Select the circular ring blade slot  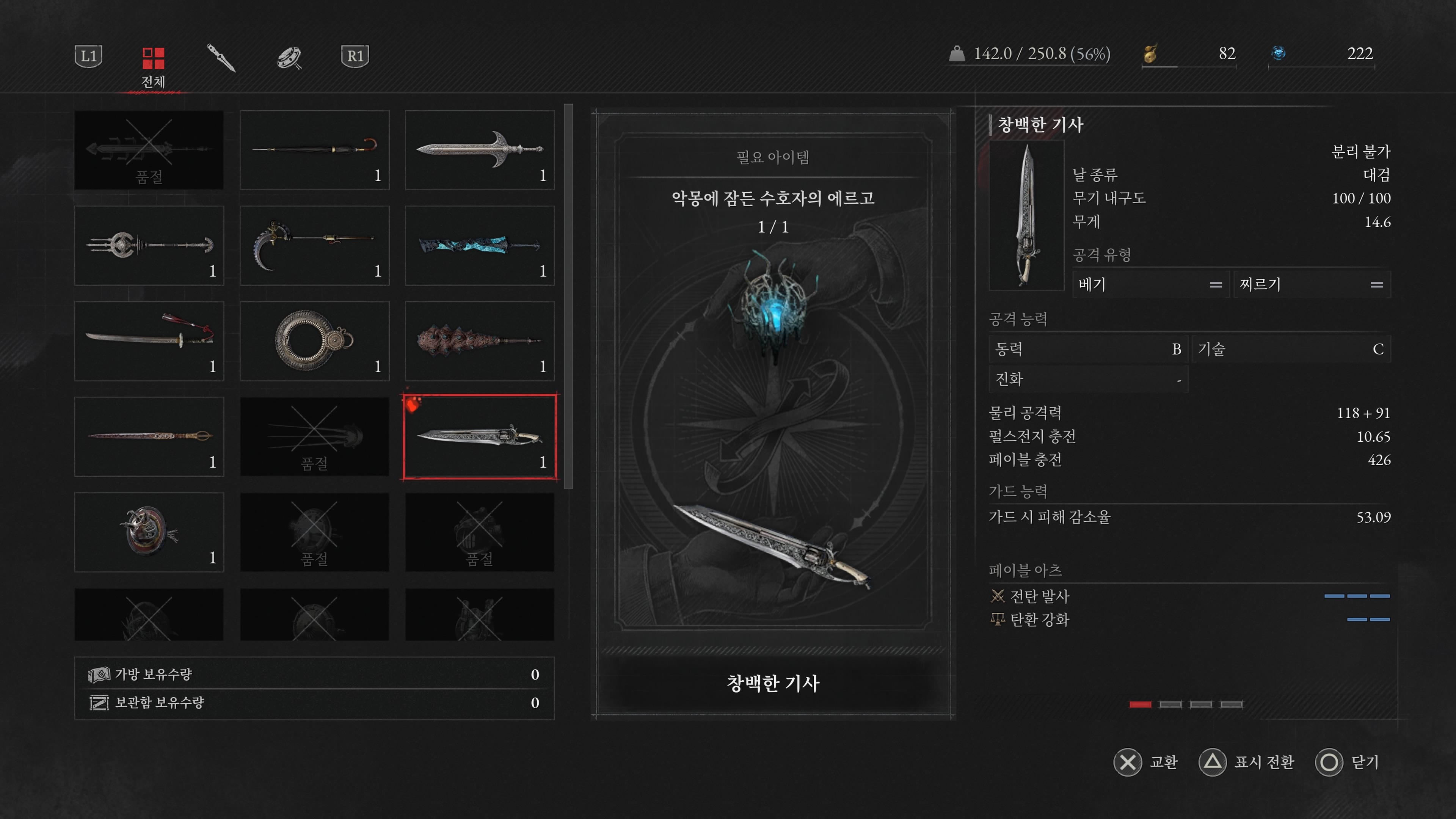314,341
